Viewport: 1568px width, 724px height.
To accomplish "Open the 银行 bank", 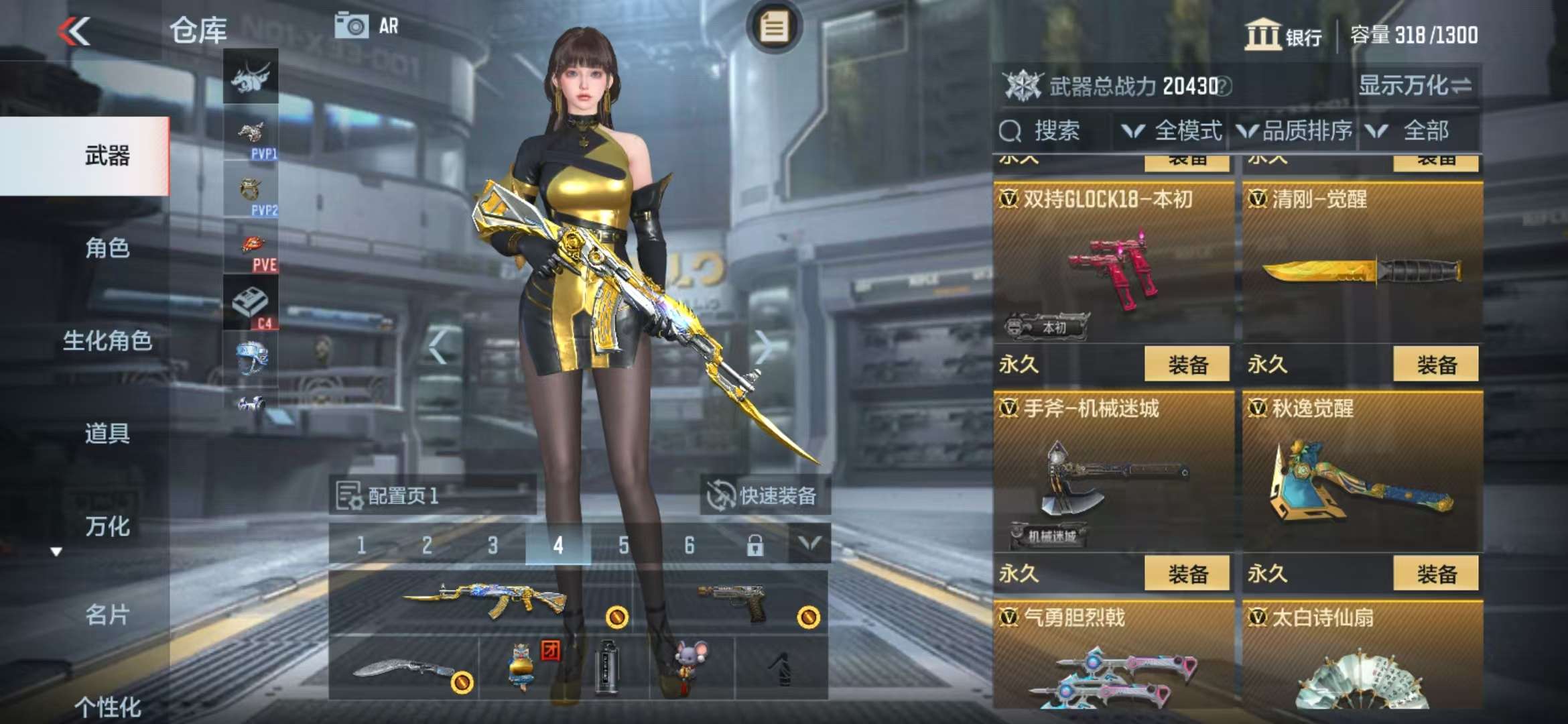I will (x=1283, y=35).
